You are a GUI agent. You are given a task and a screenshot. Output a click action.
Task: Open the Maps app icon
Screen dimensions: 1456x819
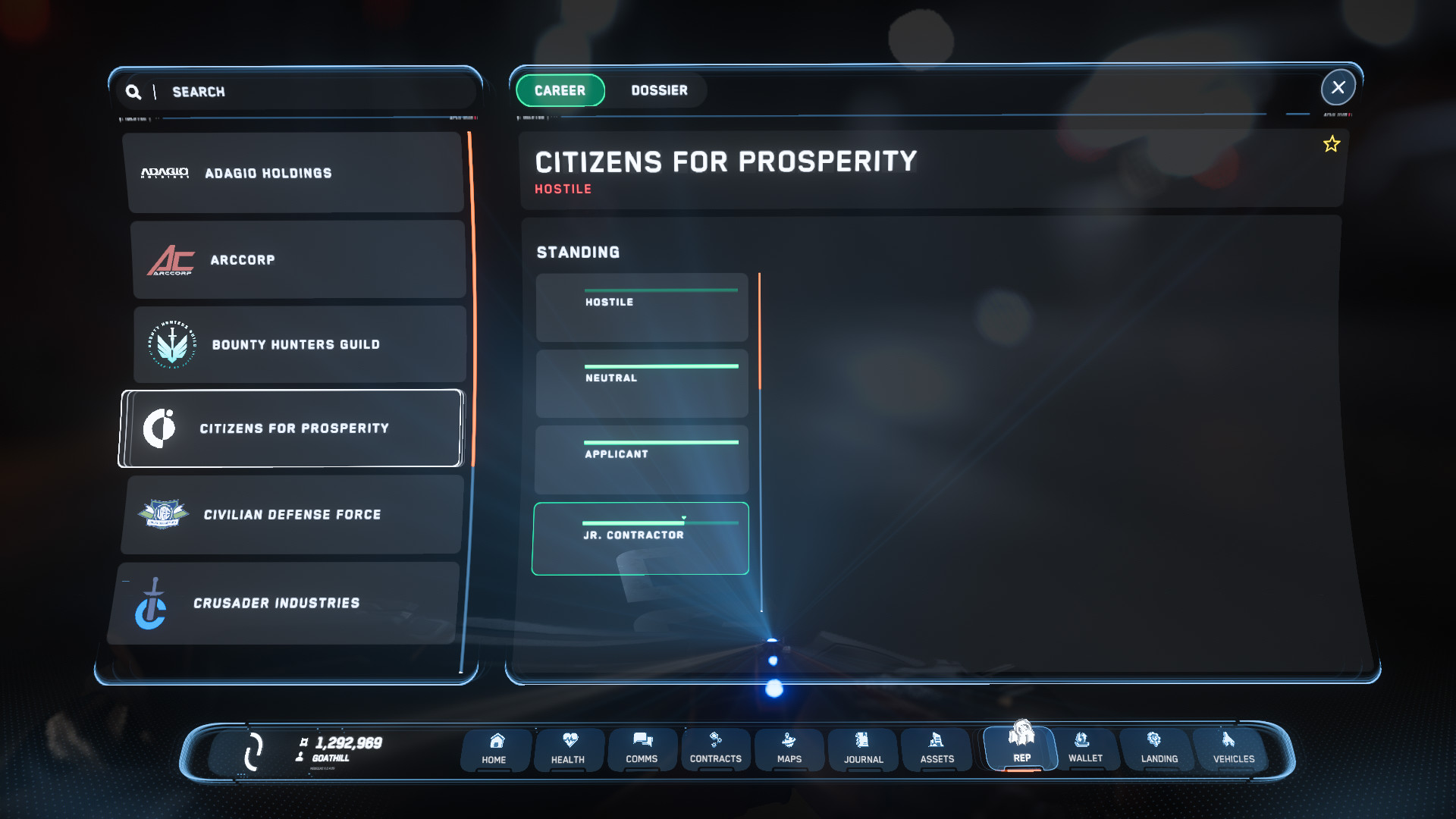point(789,749)
